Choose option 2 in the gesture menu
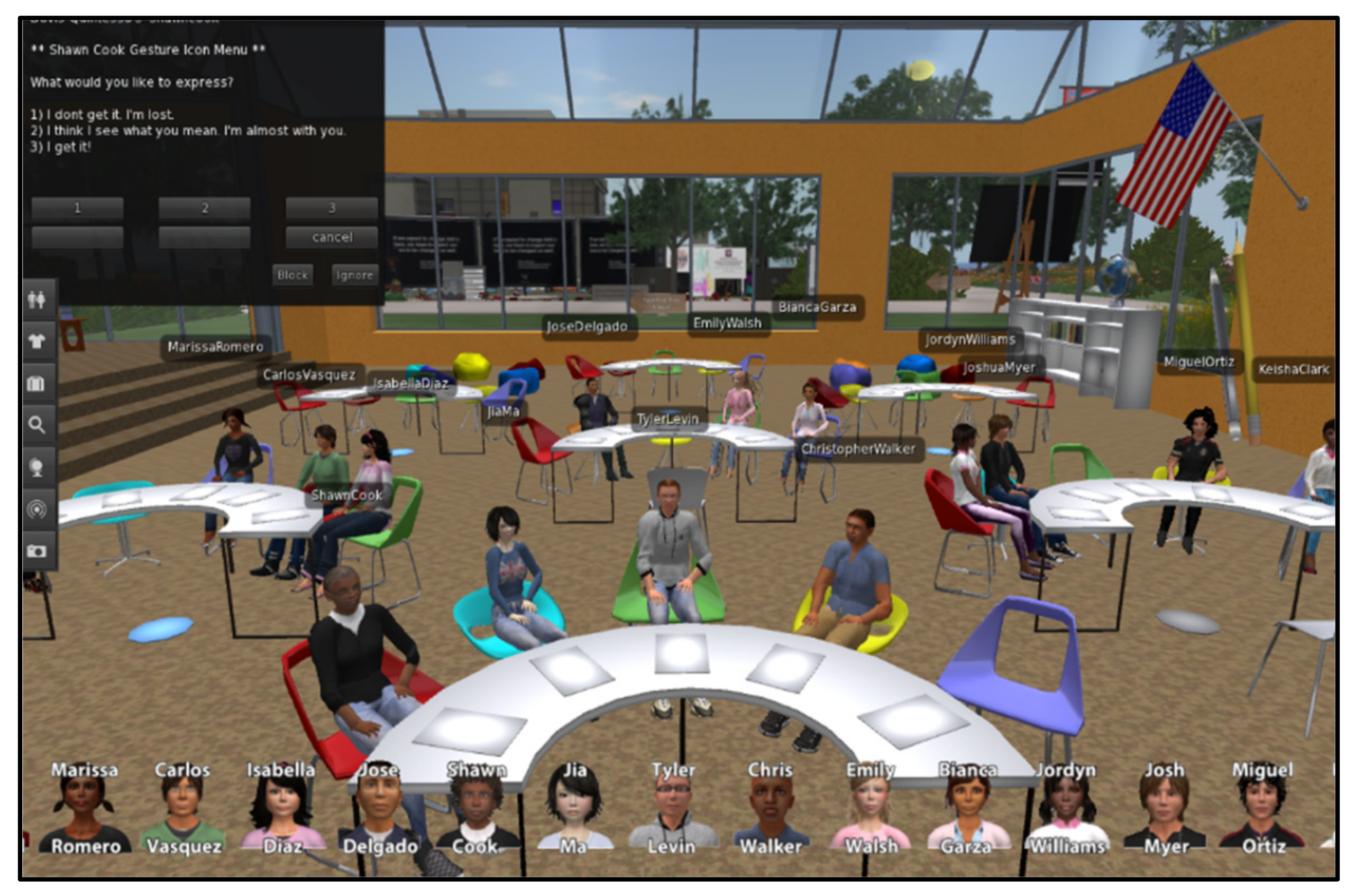This screenshot has height=896, width=1355. point(205,209)
